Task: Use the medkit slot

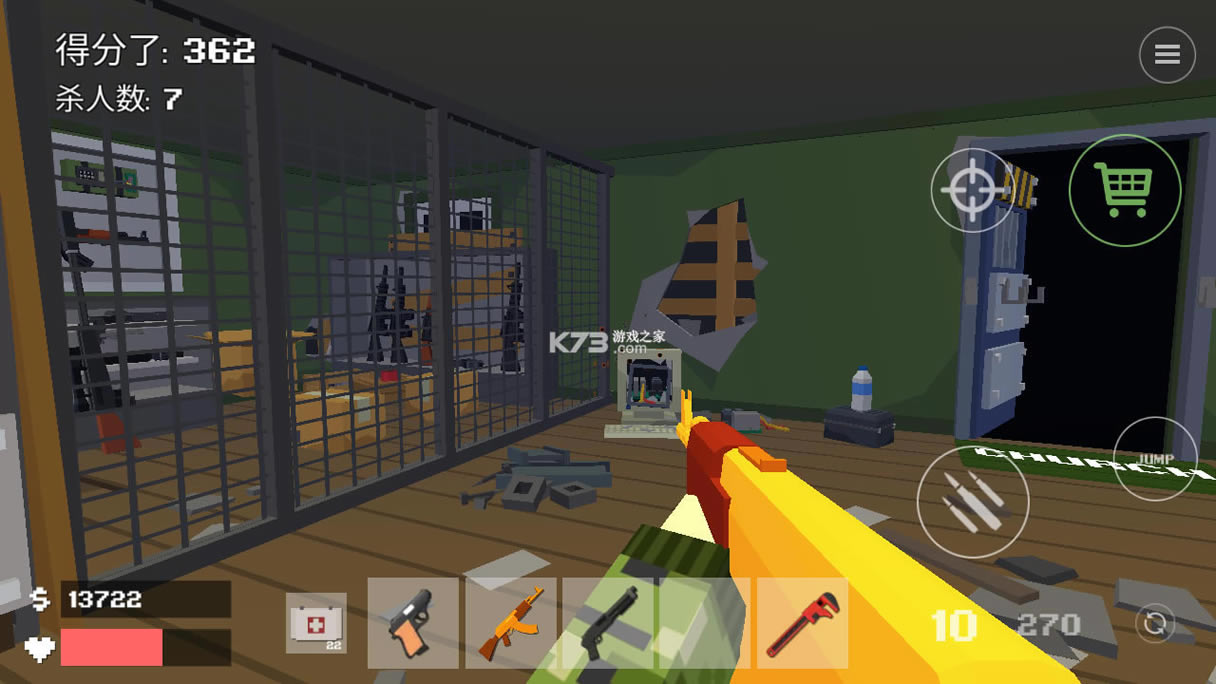Action: 316,623
